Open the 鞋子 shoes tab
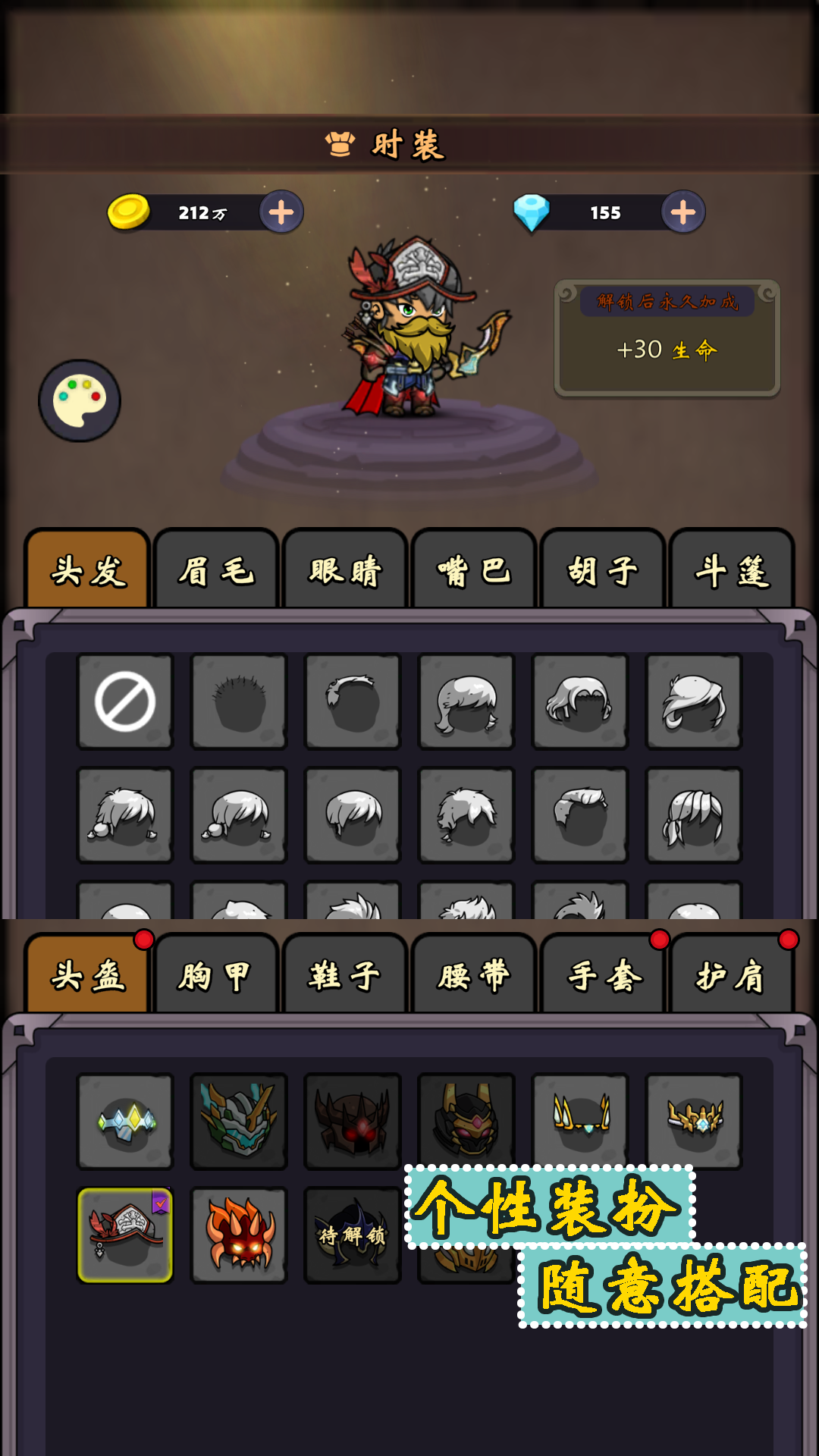The width and height of the screenshot is (819, 1456). tap(345, 975)
